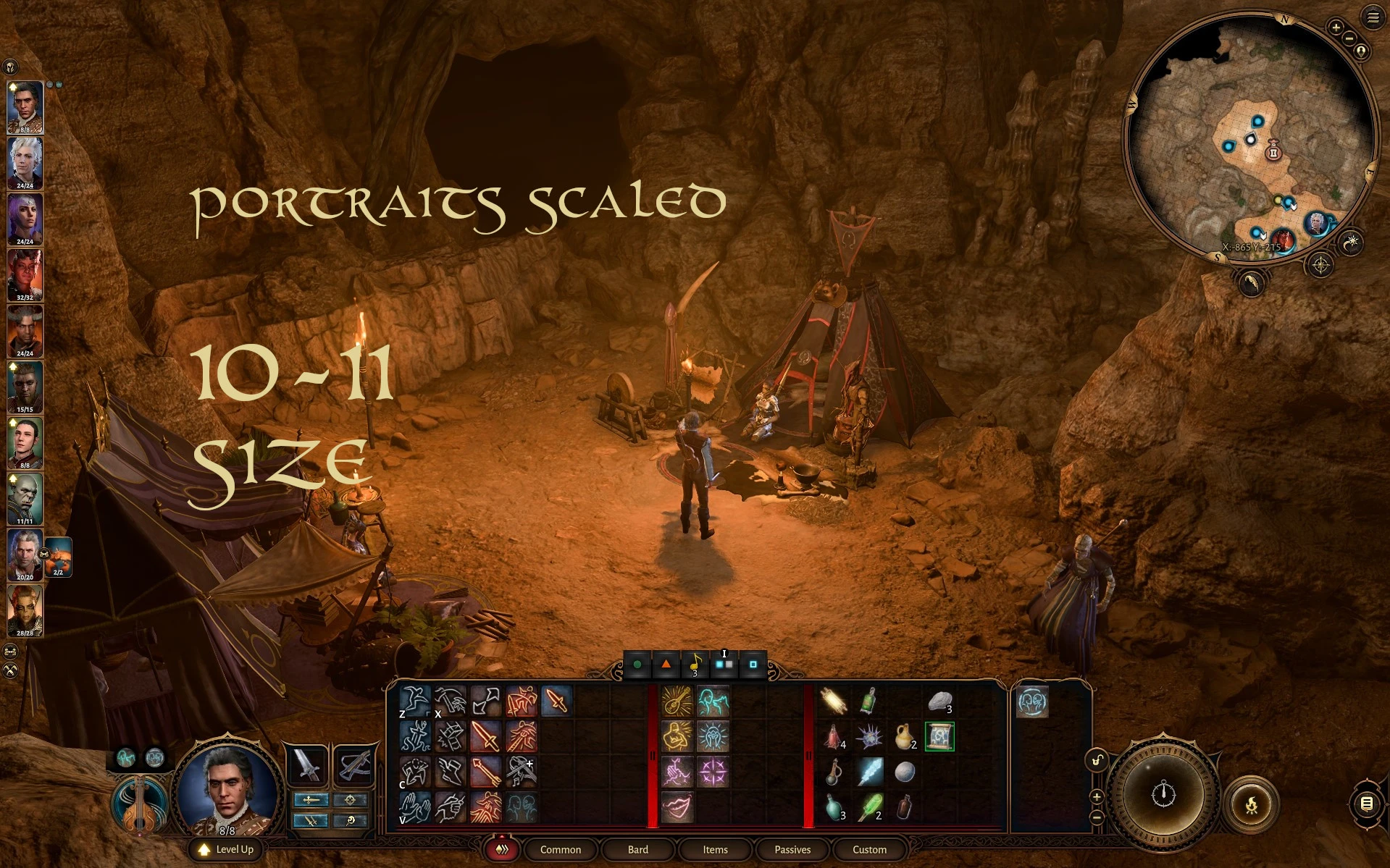Select the red tiefling portrait with 32/32
The image size is (1390, 868).
pyautogui.click(x=25, y=274)
